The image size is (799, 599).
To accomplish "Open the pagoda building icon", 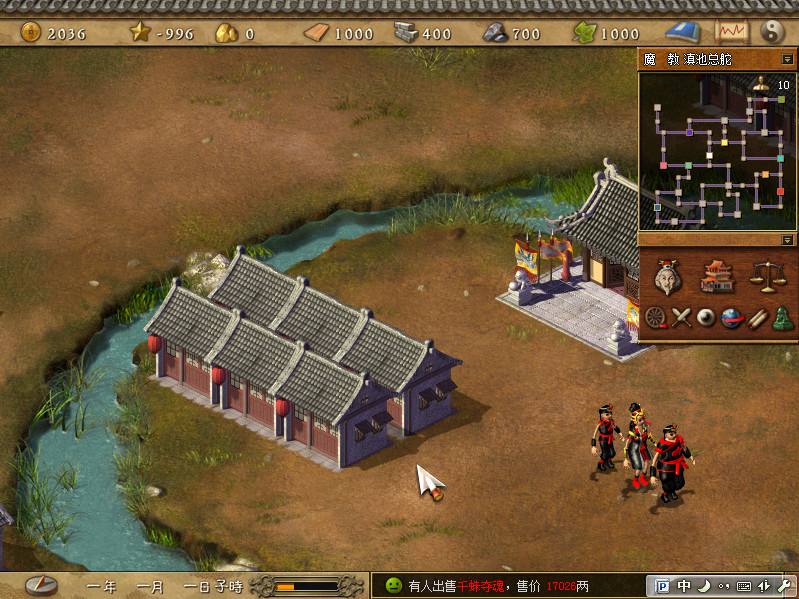I will [x=717, y=276].
